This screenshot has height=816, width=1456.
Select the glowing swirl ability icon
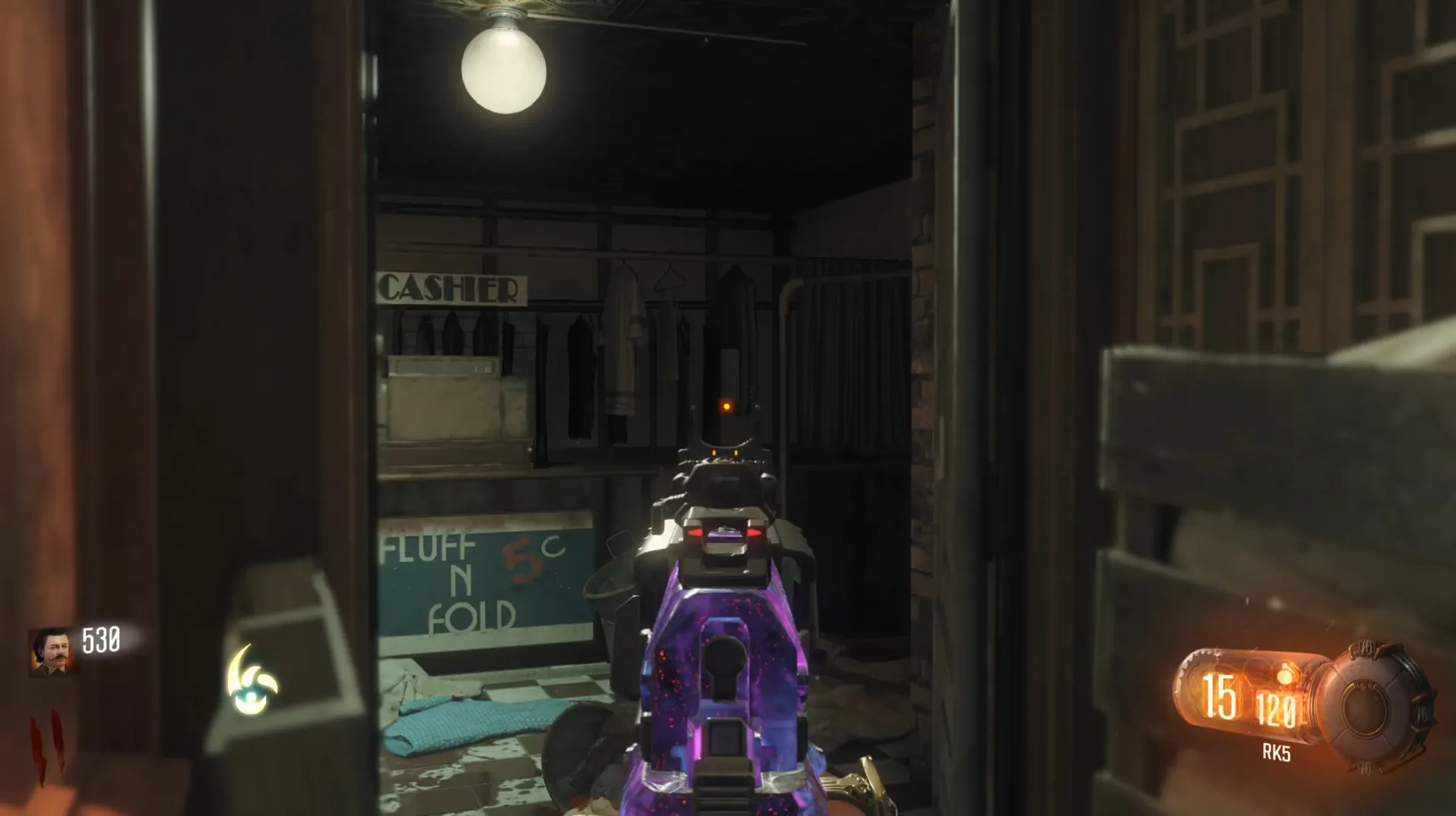252,680
